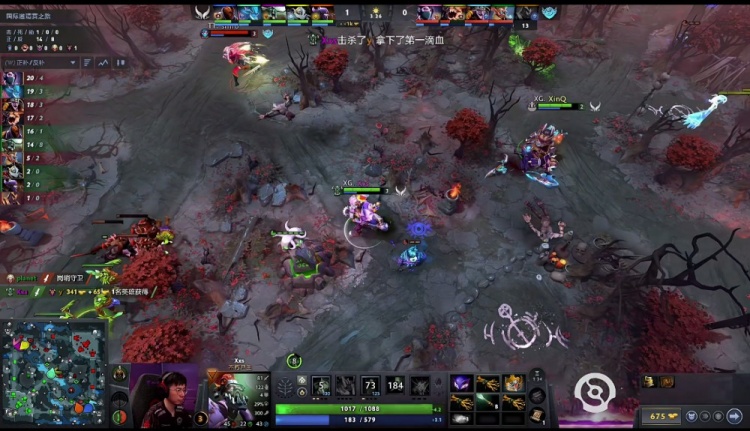Select the last hero in the top bar

pos(525,13)
